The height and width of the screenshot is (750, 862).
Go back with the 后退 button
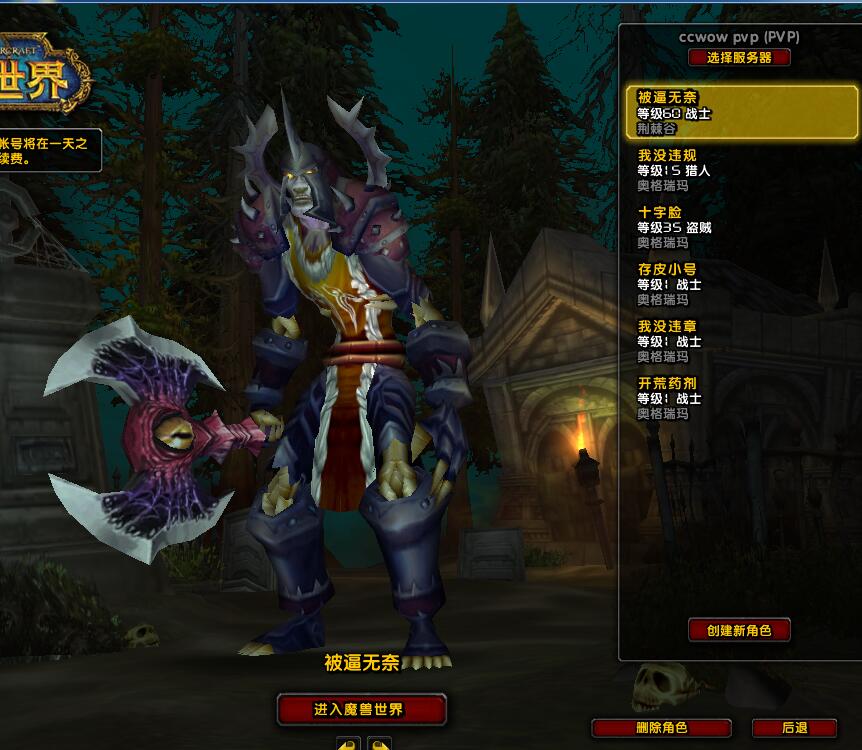(794, 728)
